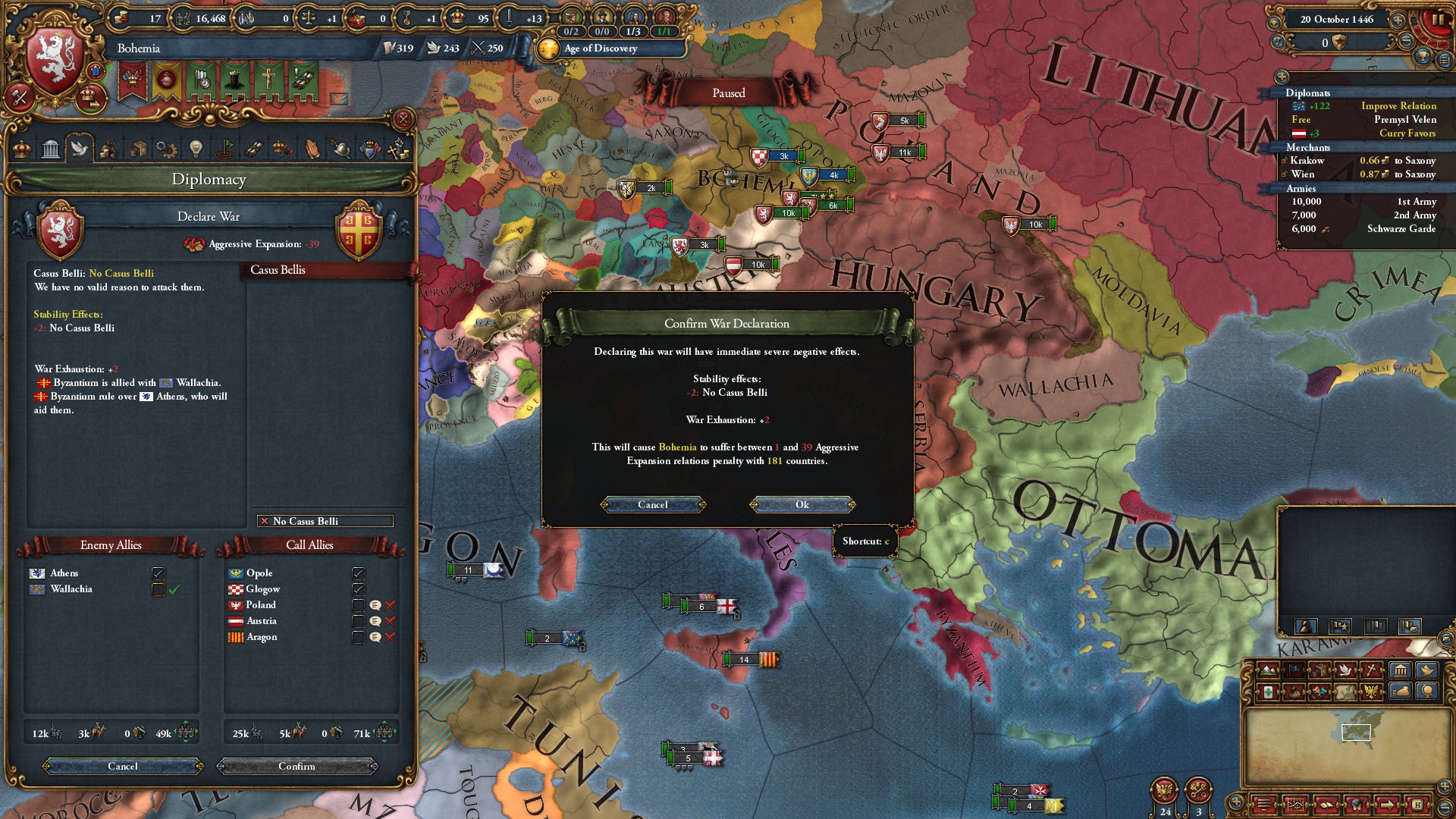The image size is (1456, 819).
Task: Switch to the Court crown tab
Action: (22, 149)
